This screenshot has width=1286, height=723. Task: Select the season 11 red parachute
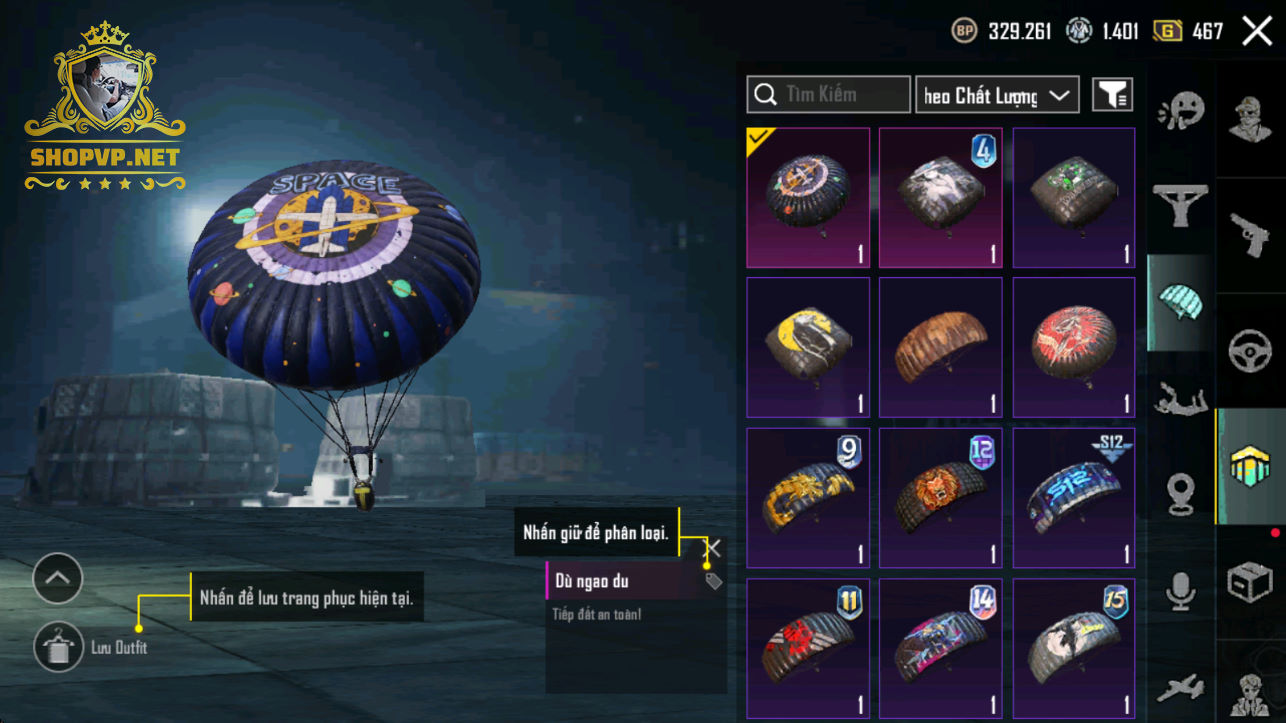click(x=808, y=647)
